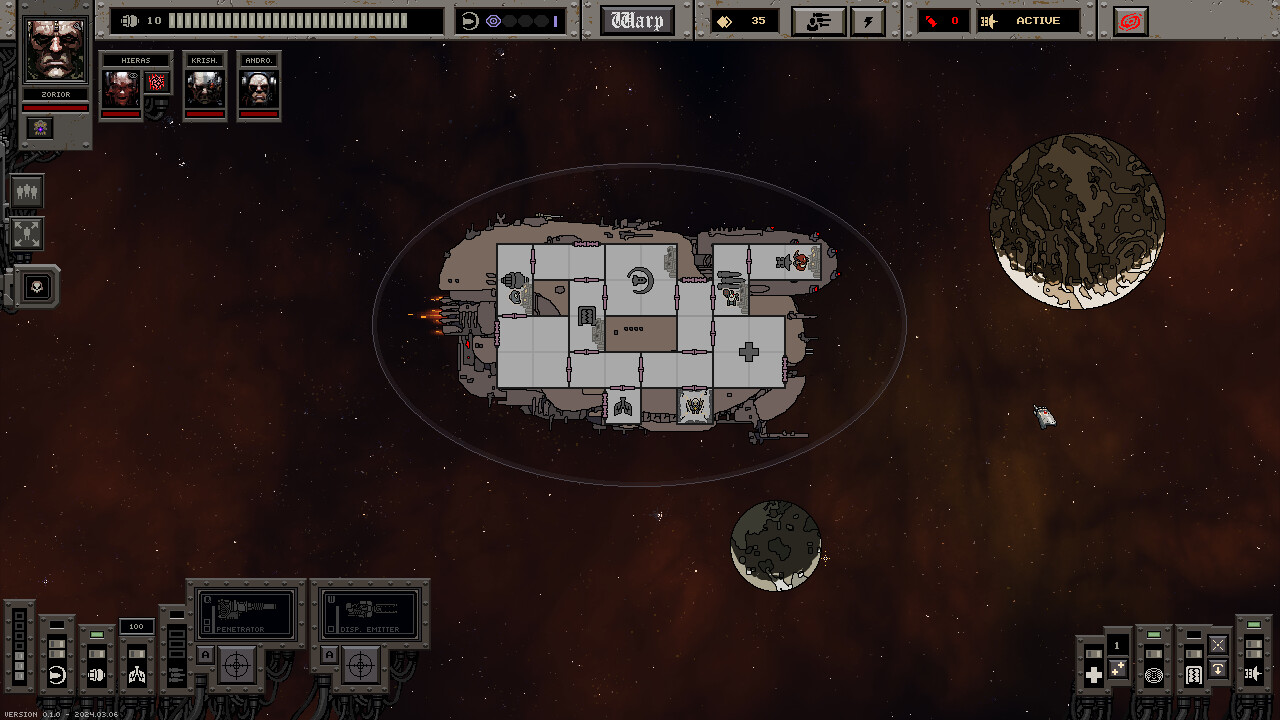This screenshot has height=720, width=1280.
Task: Click the red spiral warp icon top right
Action: [1129, 21]
